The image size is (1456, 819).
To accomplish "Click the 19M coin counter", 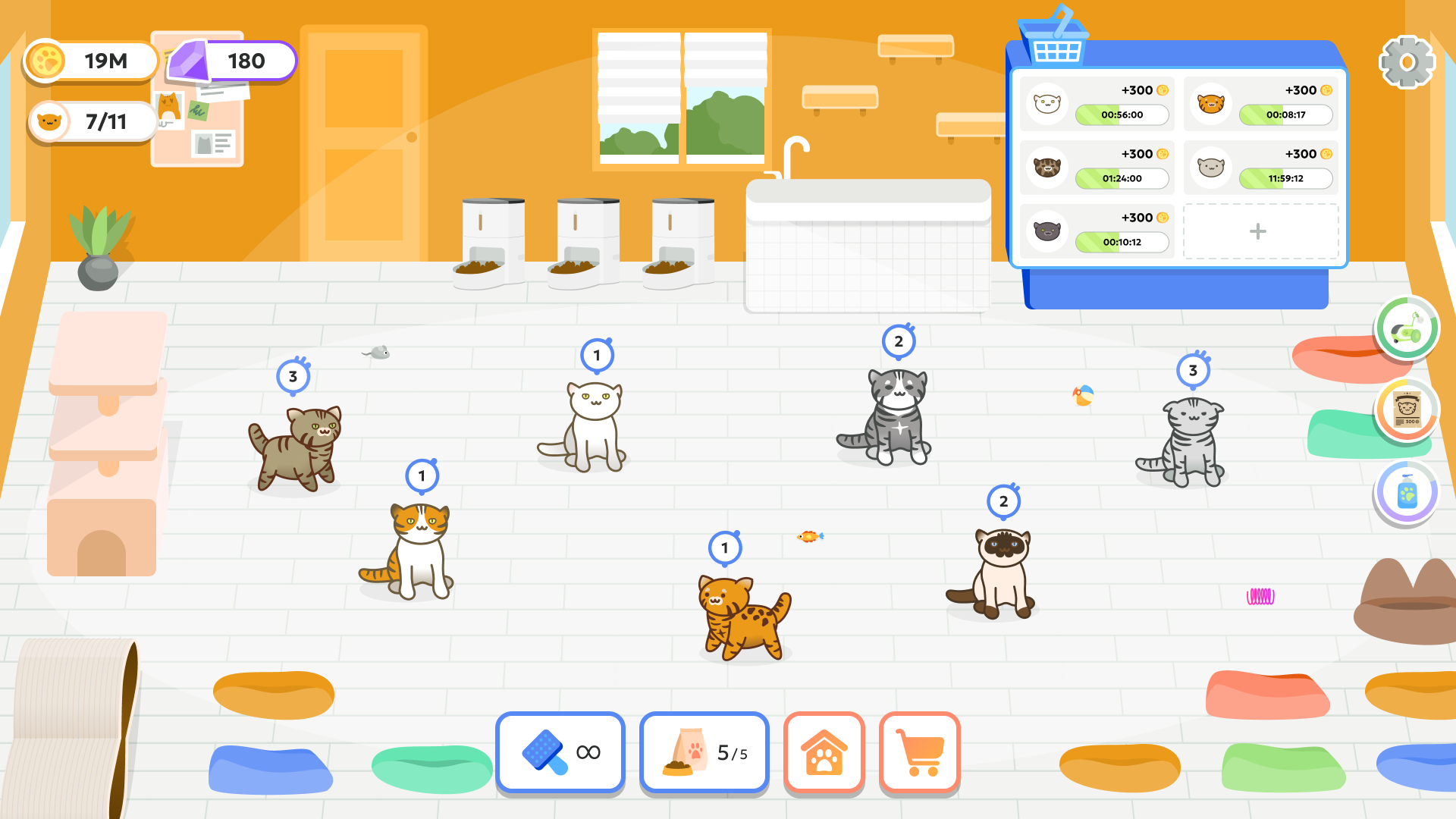I will (91, 61).
